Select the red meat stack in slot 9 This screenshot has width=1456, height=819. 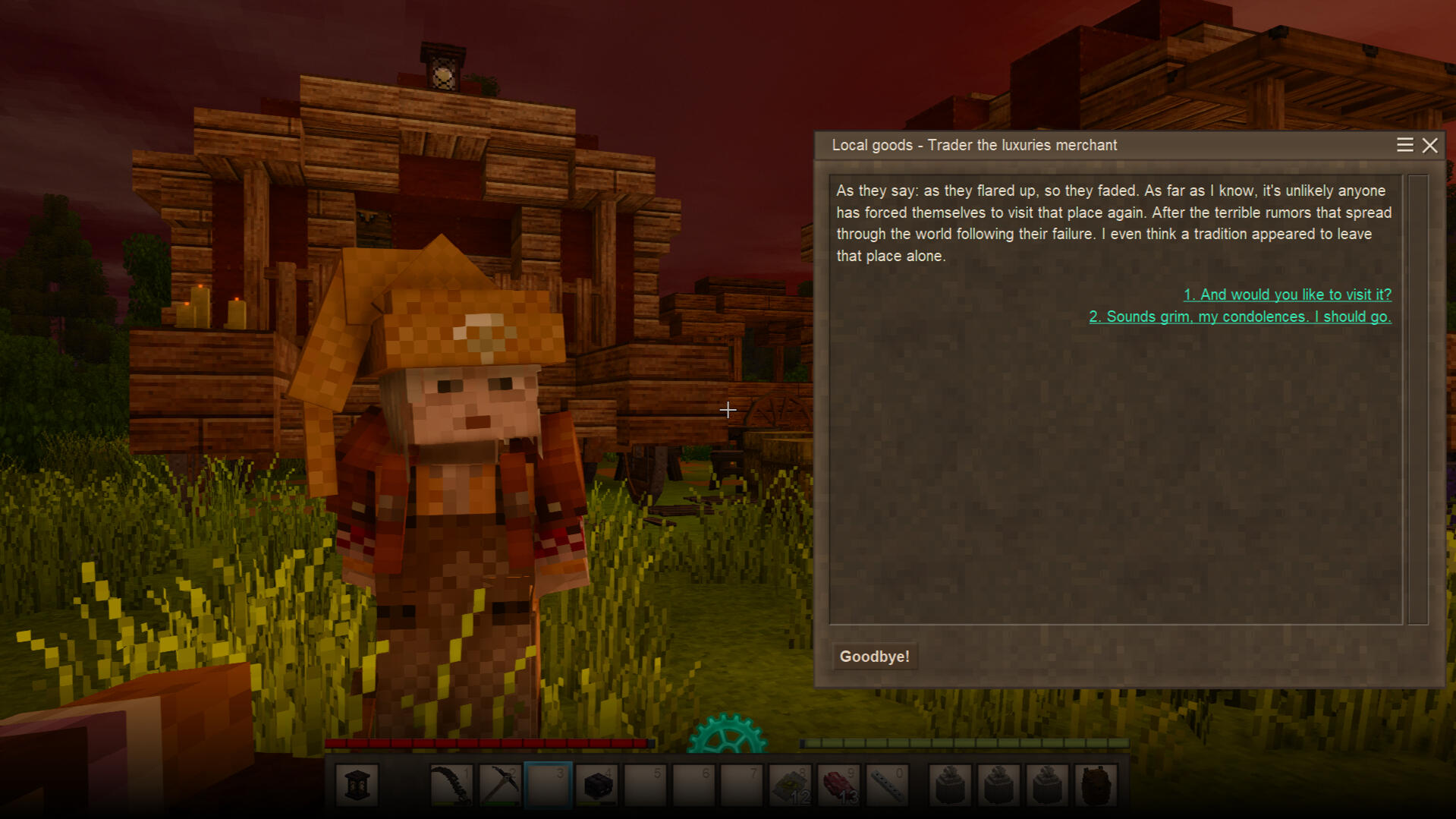839,785
